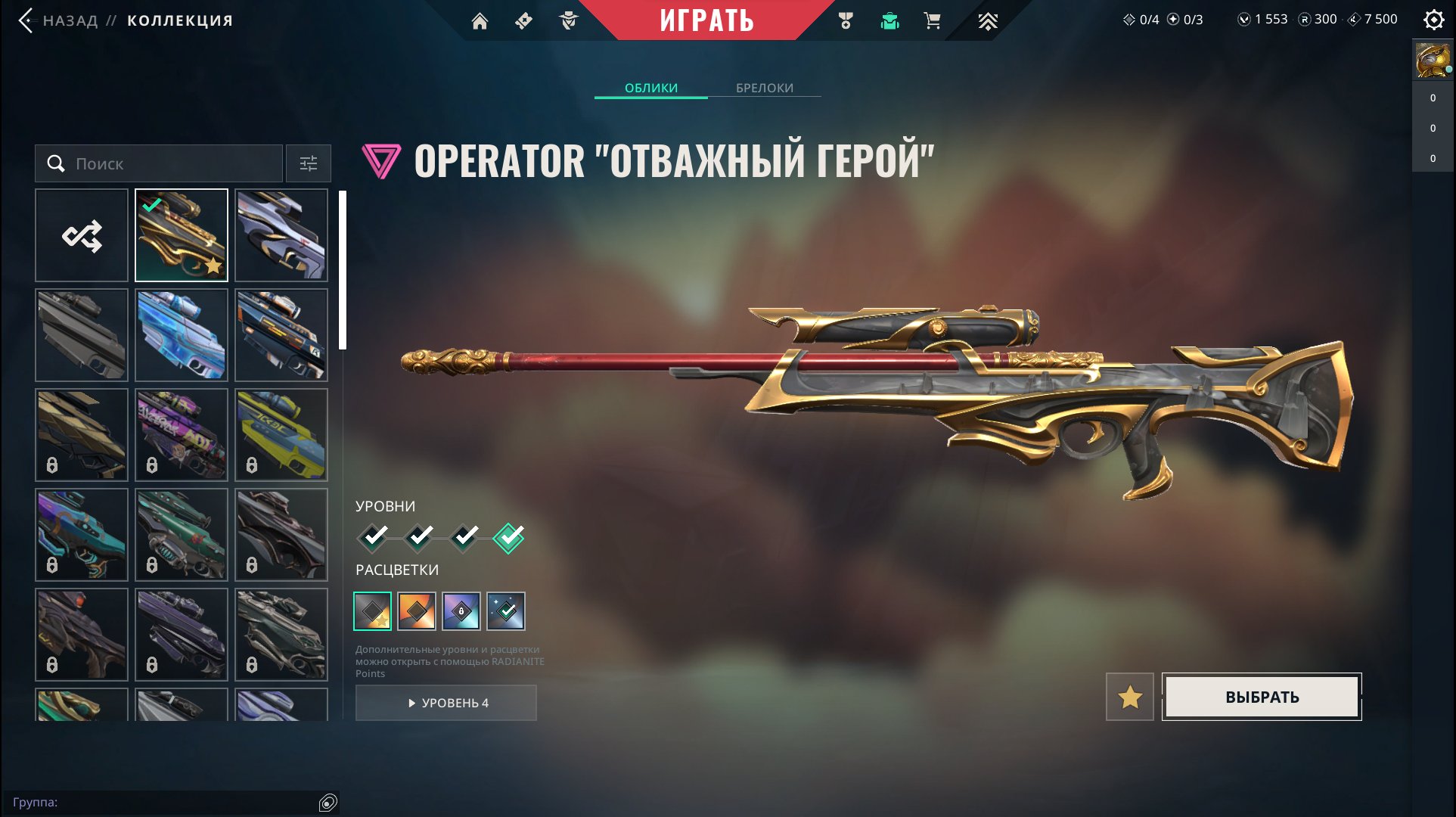Screen dimensions: 1456x817
Task: Toggle the favorite star for this skin
Action: pyautogui.click(x=1130, y=697)
